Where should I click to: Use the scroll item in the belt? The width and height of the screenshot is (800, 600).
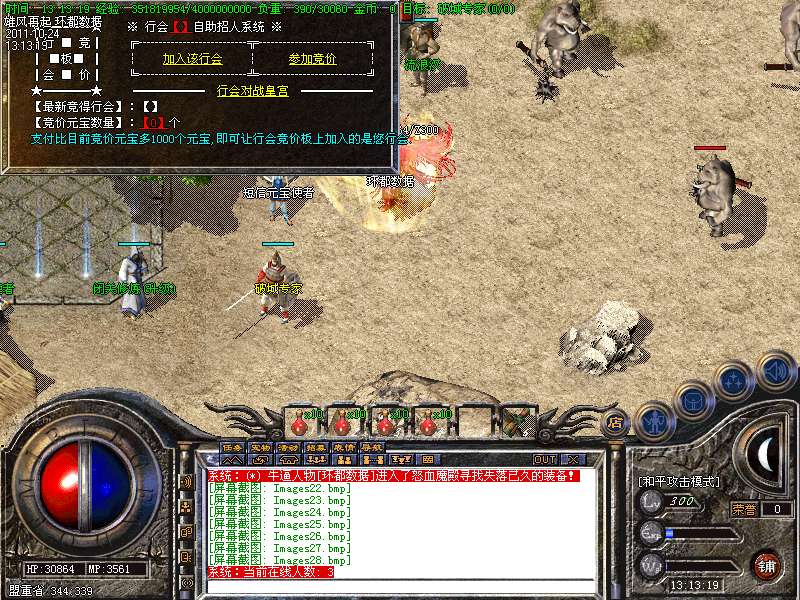pyautogui.click(x=514, y=423)
